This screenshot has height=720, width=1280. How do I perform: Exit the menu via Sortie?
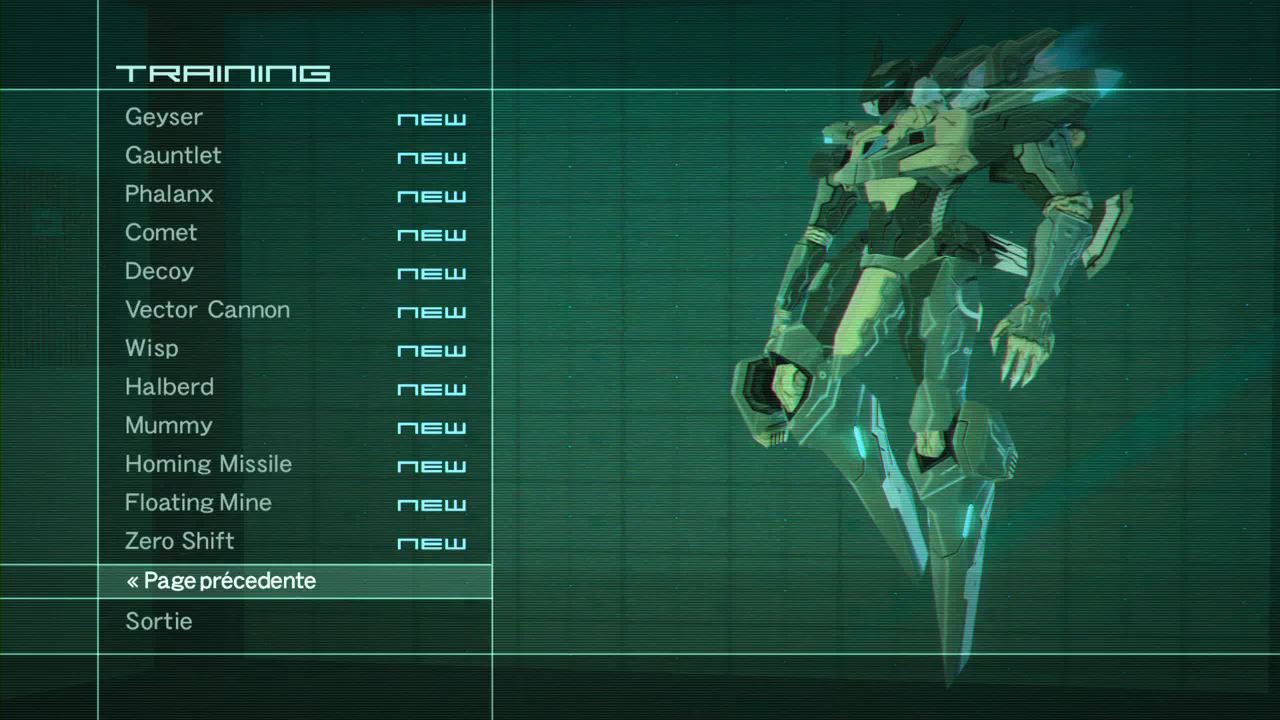point(158,621)
